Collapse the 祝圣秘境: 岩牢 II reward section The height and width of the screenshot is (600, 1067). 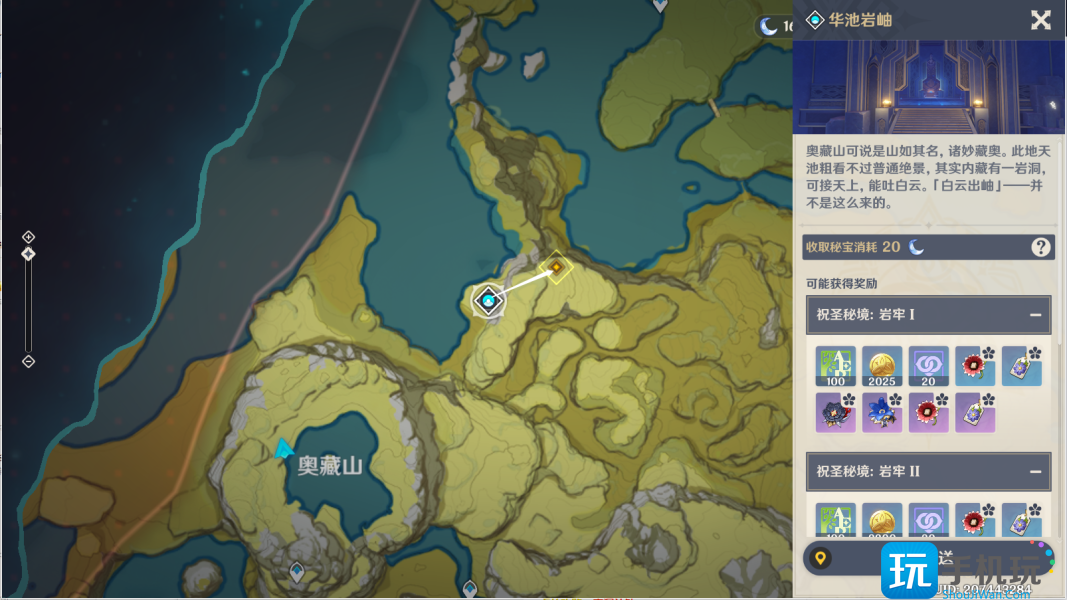tap(1035, 471)
